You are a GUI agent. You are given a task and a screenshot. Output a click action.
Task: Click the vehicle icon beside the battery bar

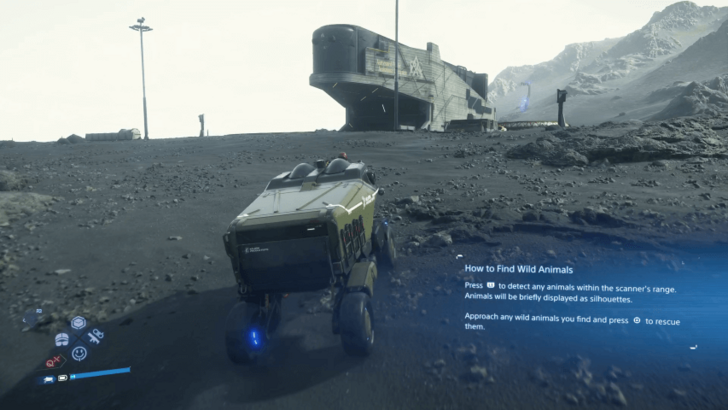(x=48, y=380)
